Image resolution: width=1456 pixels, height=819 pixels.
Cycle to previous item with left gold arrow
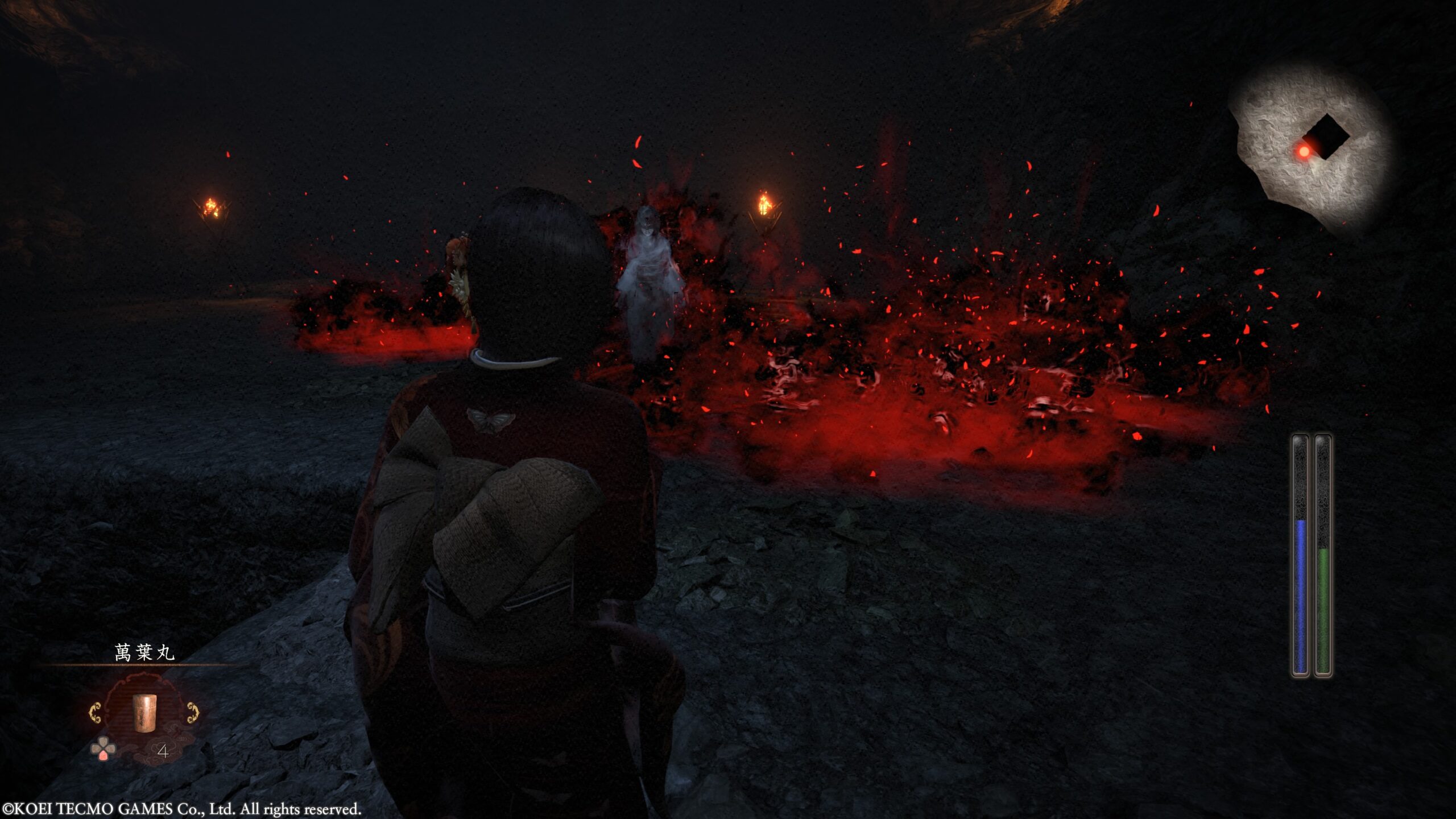tap(96, 713)
